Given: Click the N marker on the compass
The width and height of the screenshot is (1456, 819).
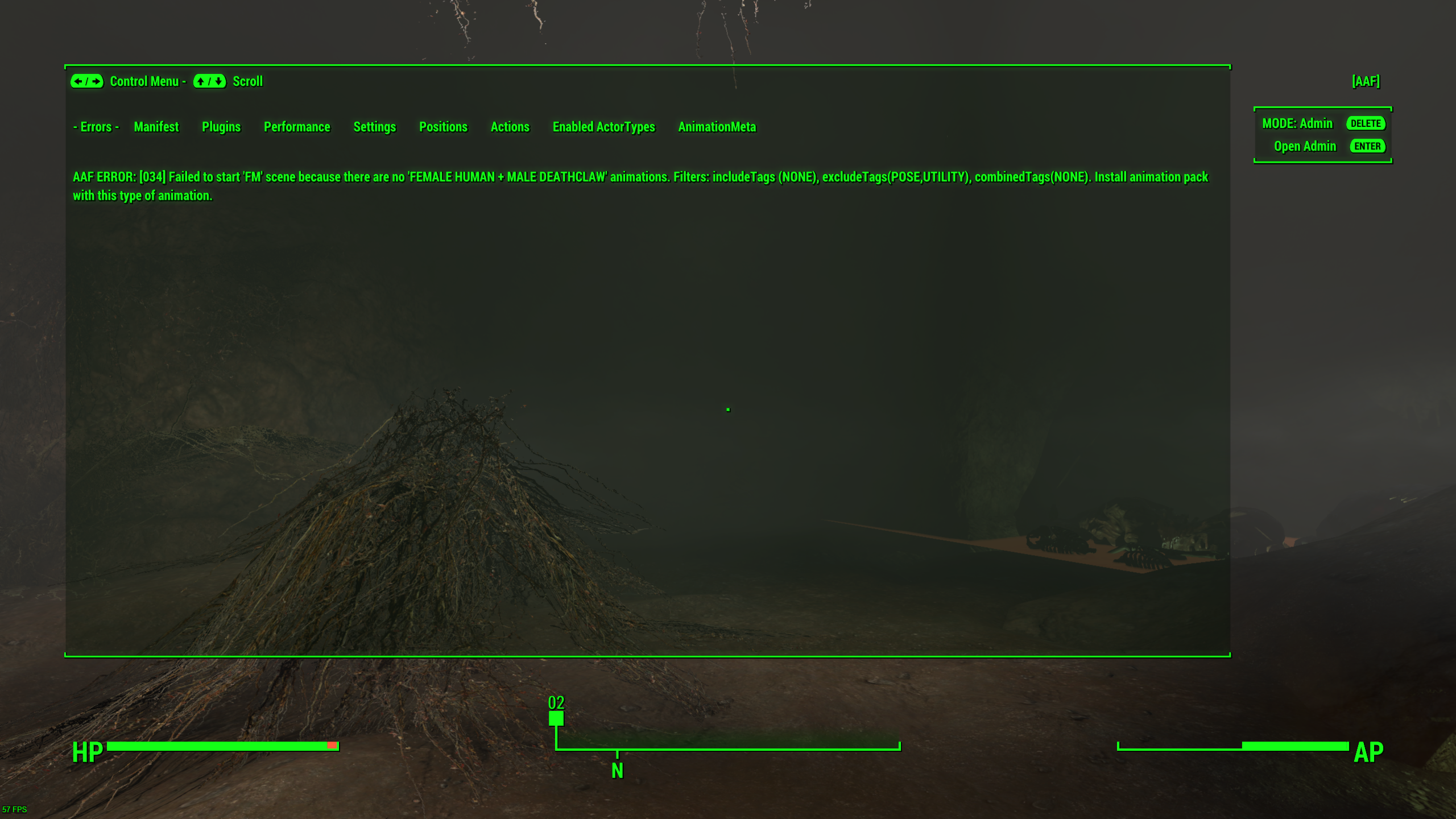Looking at the screenshot, I should click(617, 772).
